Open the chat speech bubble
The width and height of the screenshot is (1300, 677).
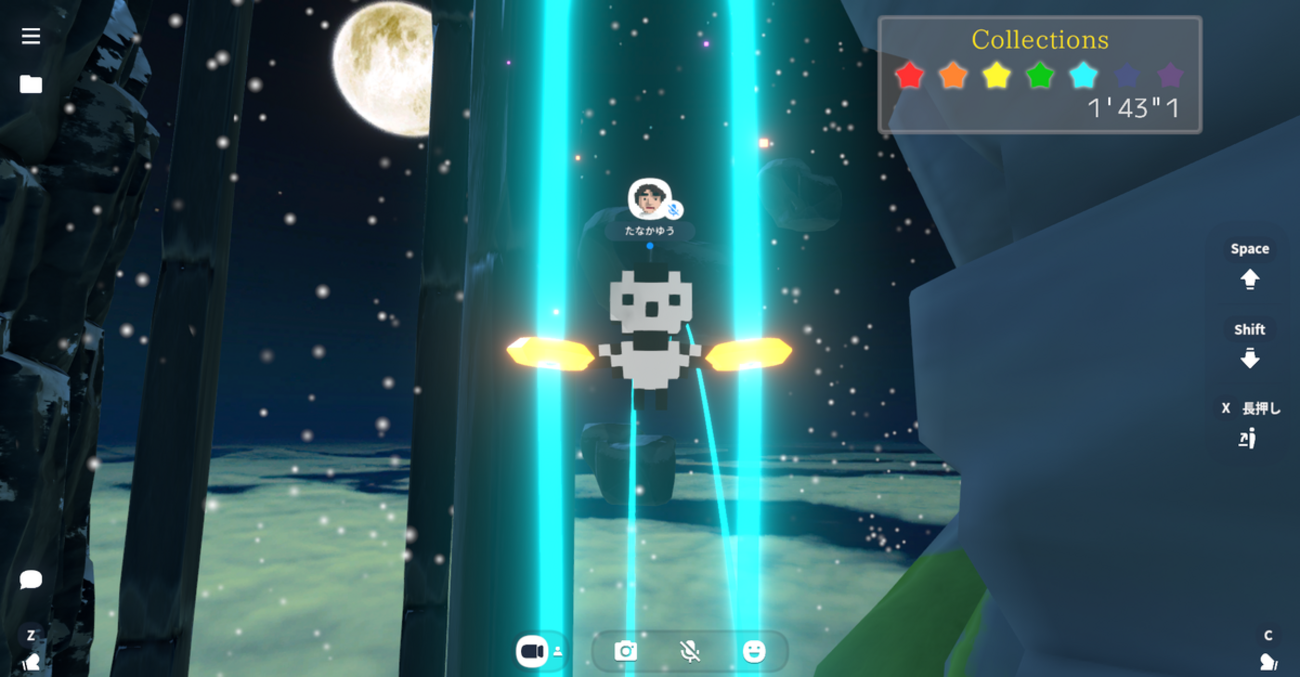coord(31,580)
